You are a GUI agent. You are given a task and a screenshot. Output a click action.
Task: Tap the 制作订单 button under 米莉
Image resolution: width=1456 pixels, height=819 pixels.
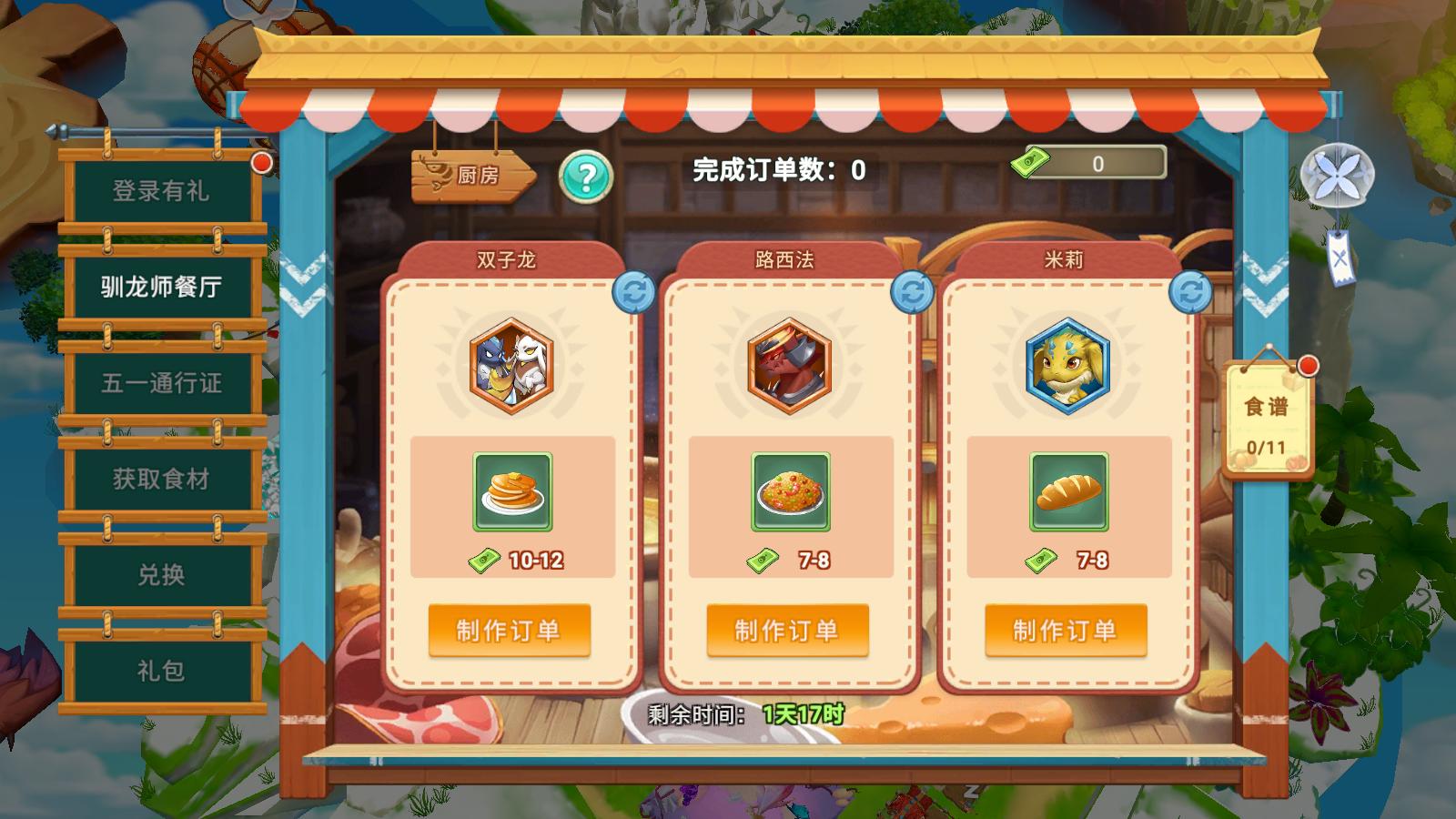click(1068, 629)
